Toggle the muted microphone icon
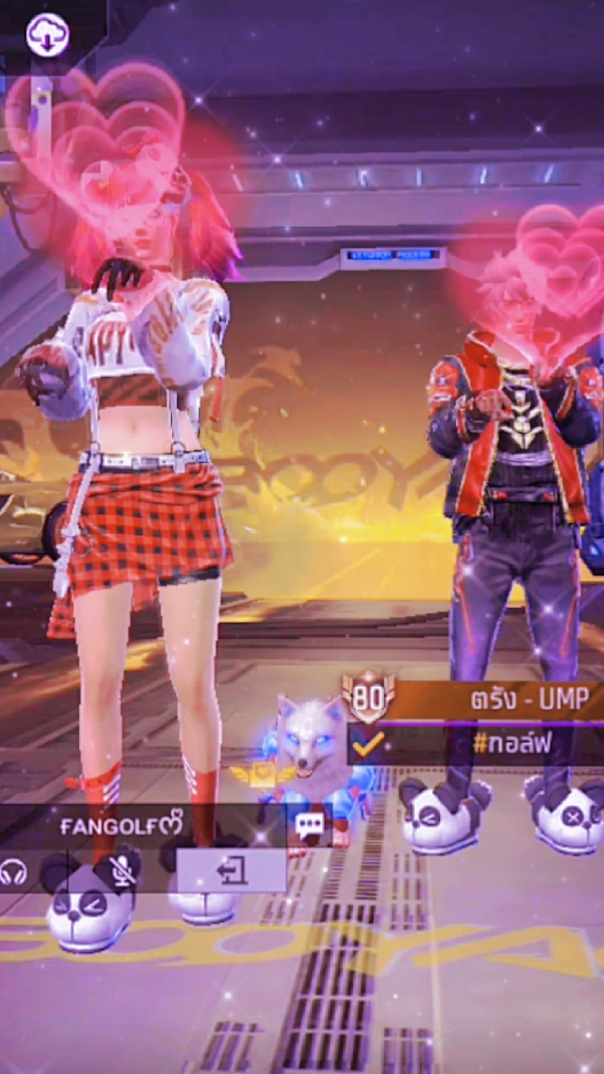The width and height of the screenshot is (604, 1074). [123, 871]
